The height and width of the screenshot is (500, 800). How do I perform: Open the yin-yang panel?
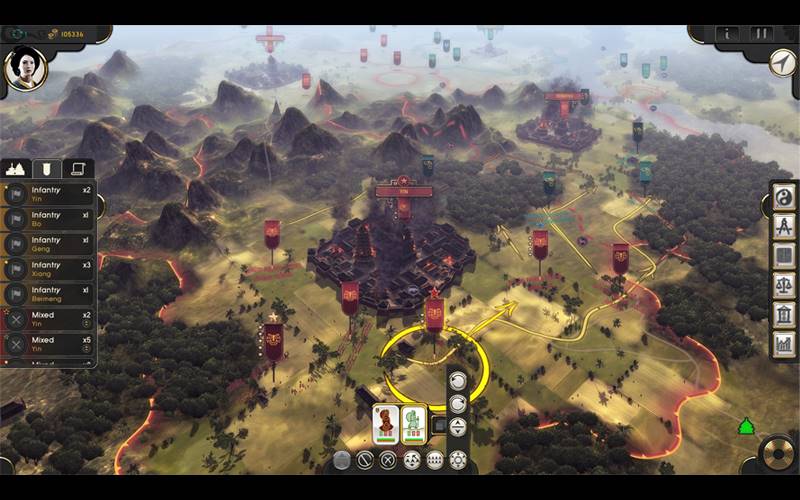(784, 198)
